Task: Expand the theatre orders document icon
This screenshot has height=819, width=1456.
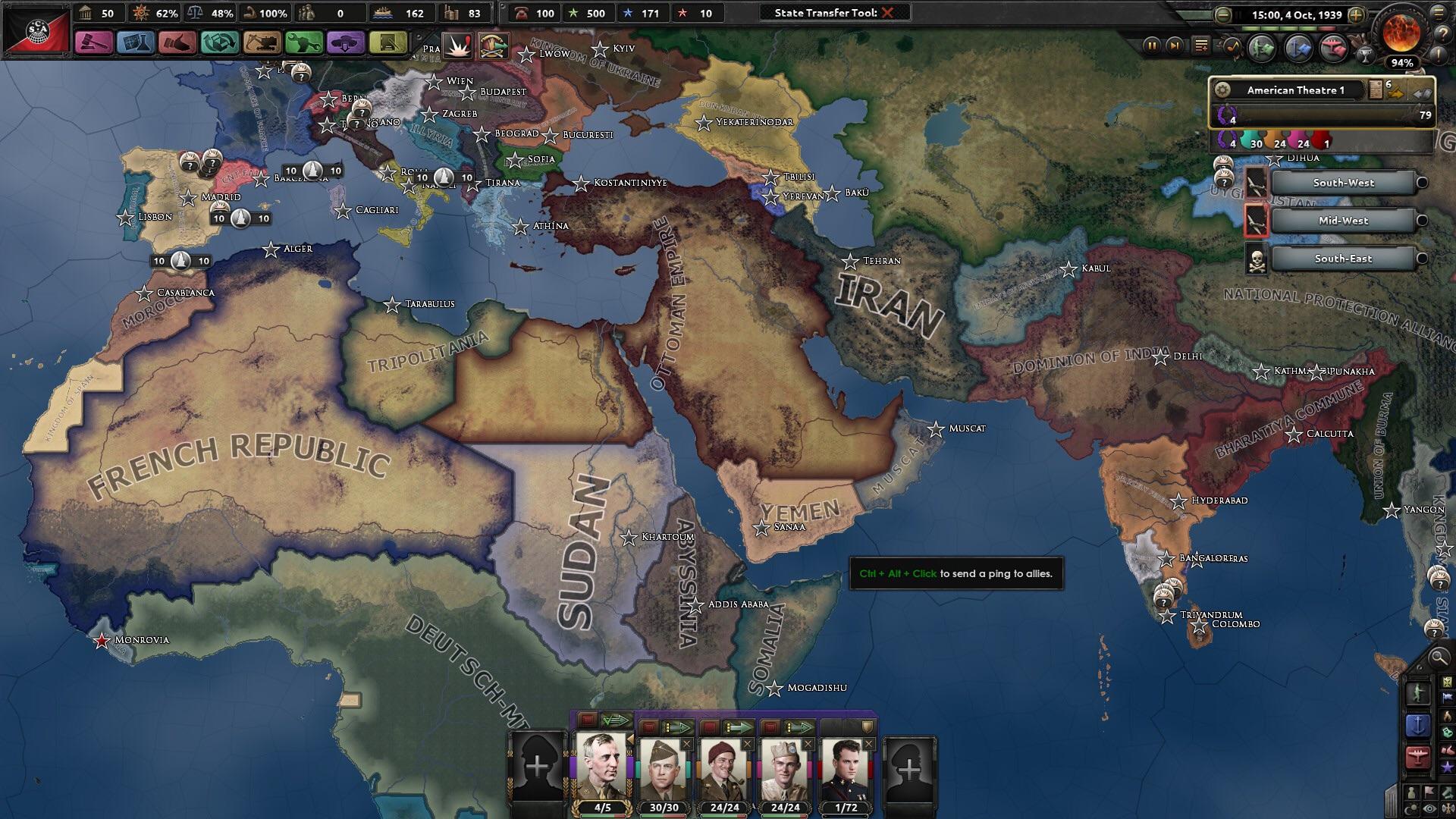Action: [x=1375, y=89]
